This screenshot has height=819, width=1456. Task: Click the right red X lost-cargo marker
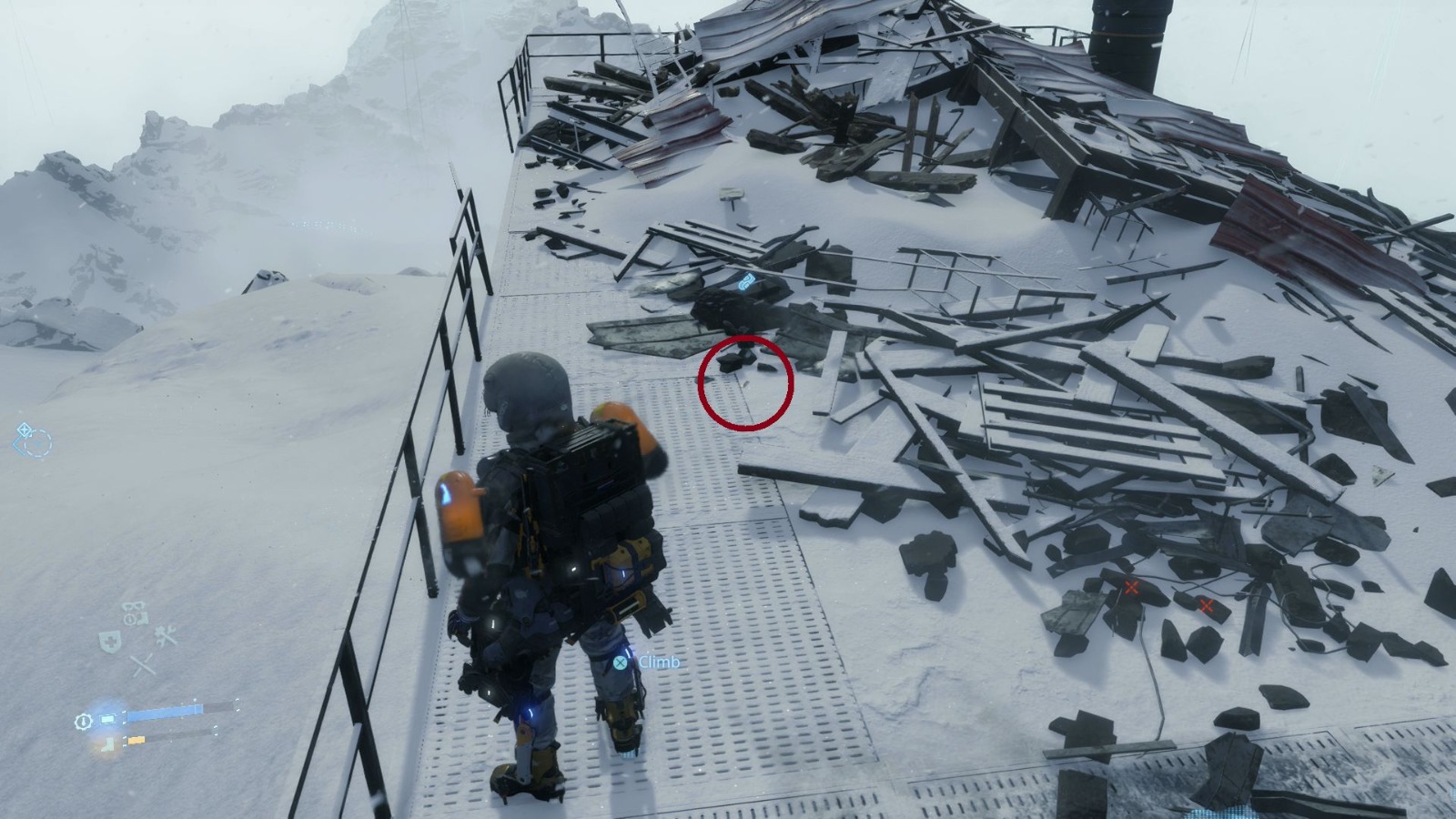coord(1208,605)
